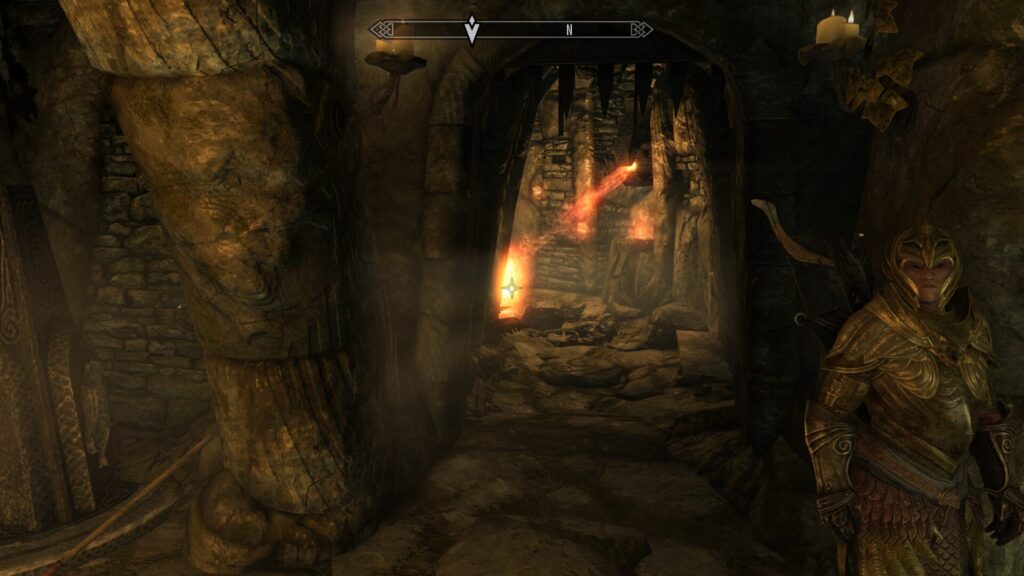Screen dimensions: 1024x576
Task: Click the quest arrow marker on the compass
Action: pos(472,29)
